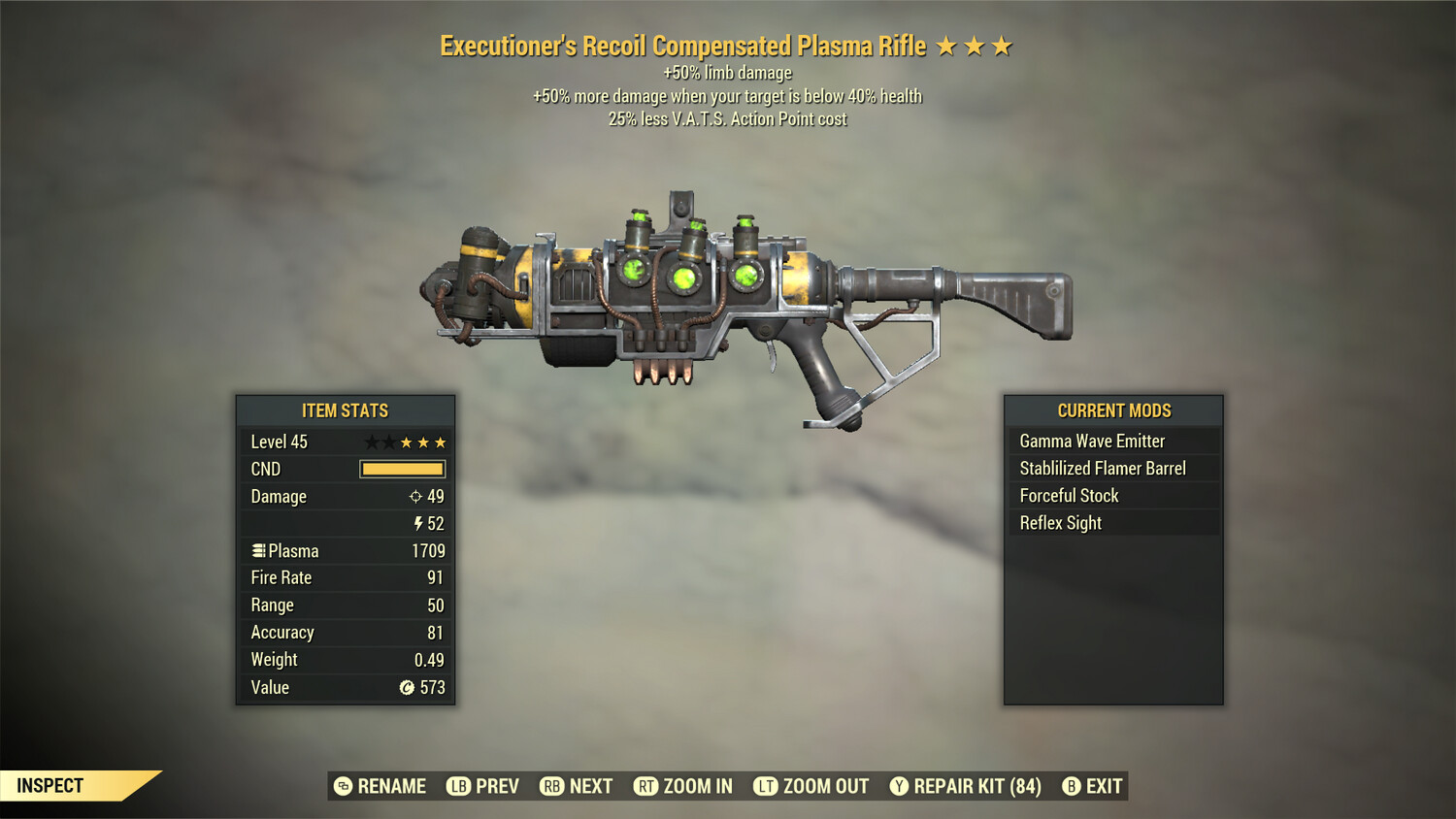The height and width of the screenshot is (819, 1456).
Task: Click the CND condition bar
Action: click(402, 469)
